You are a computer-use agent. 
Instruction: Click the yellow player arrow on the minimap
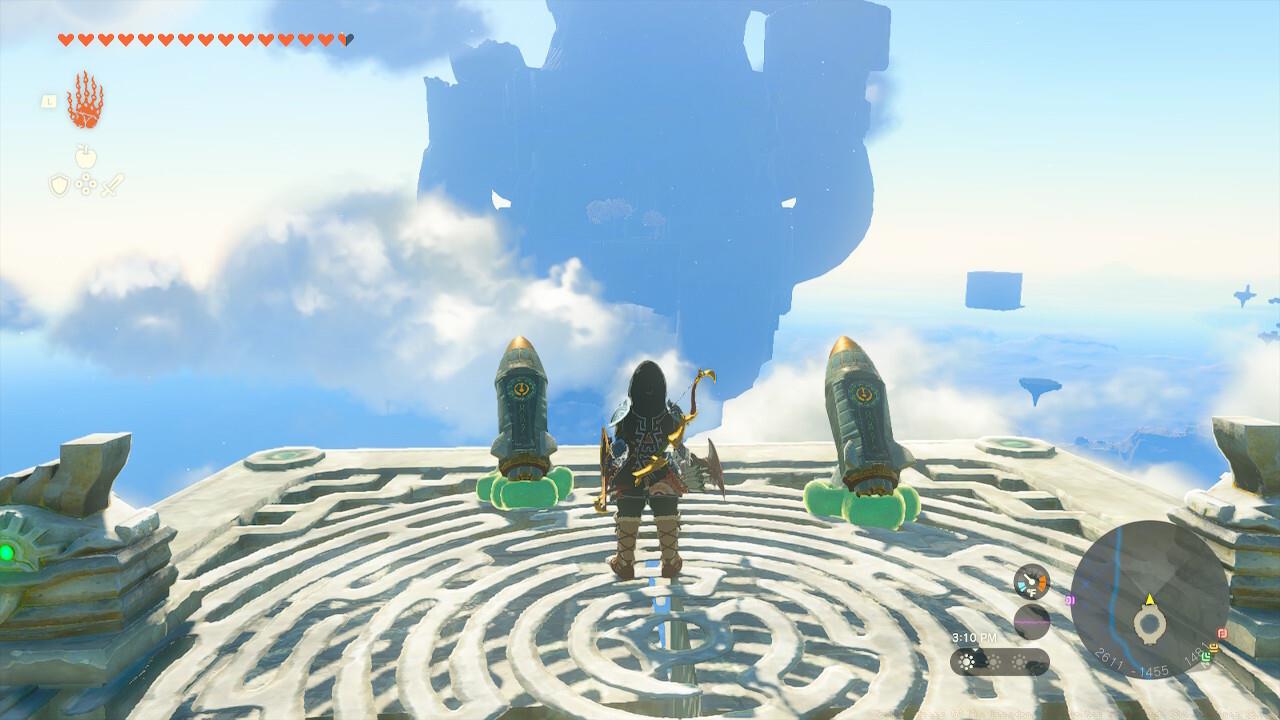coord(1150,600)
